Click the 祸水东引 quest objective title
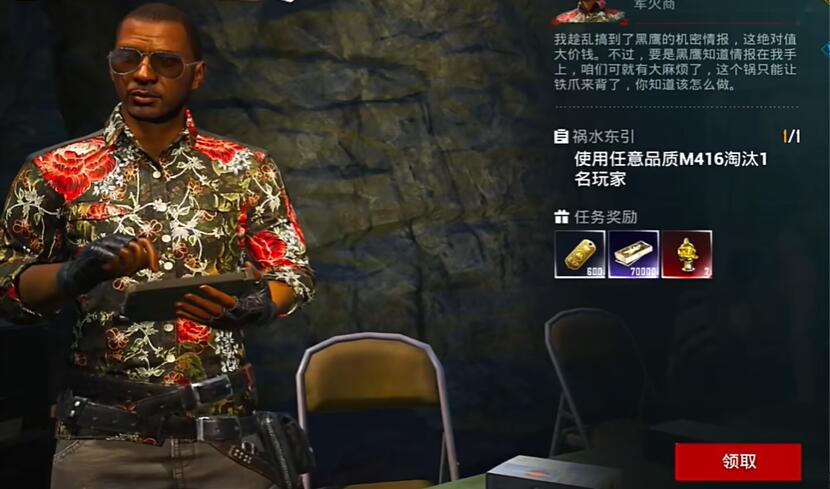This screenshot has width=830, height=489. 603,136
